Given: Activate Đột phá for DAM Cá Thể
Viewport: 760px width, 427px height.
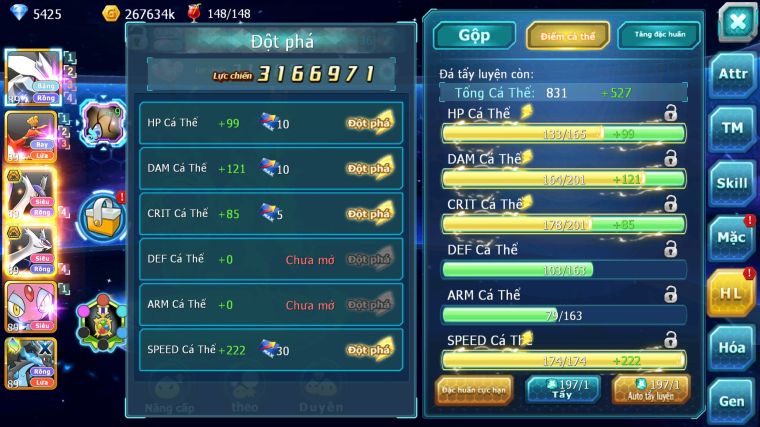Looking at the screenshot, I should click(369, 168).
